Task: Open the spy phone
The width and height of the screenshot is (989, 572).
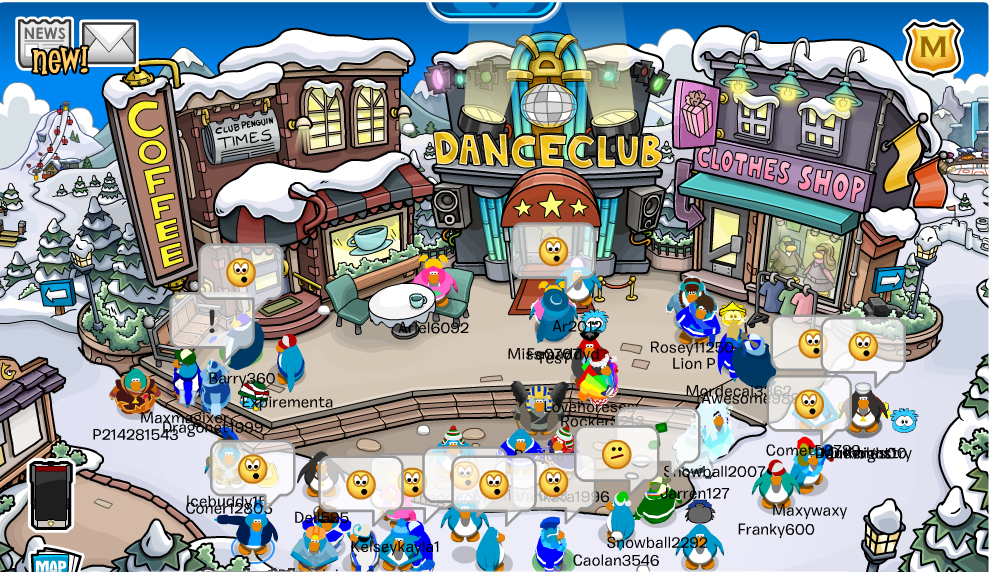Action: 50,494
